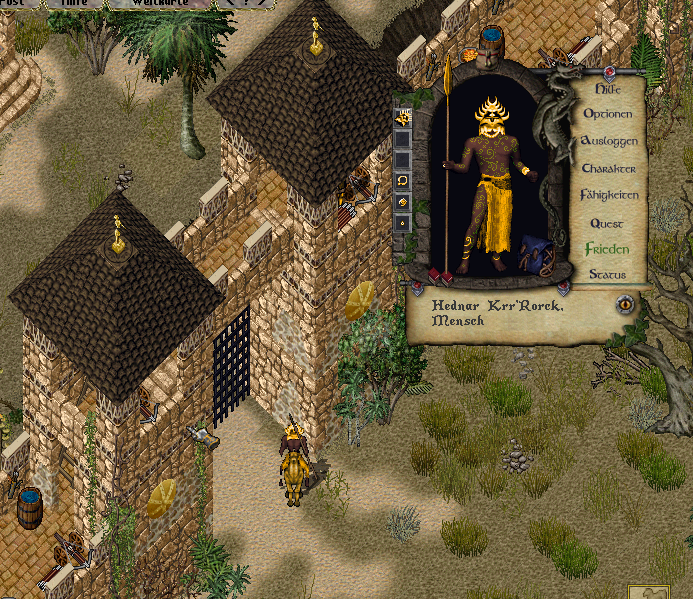Open the Status window
Viewport: 693px width, 599px height.
607,274
